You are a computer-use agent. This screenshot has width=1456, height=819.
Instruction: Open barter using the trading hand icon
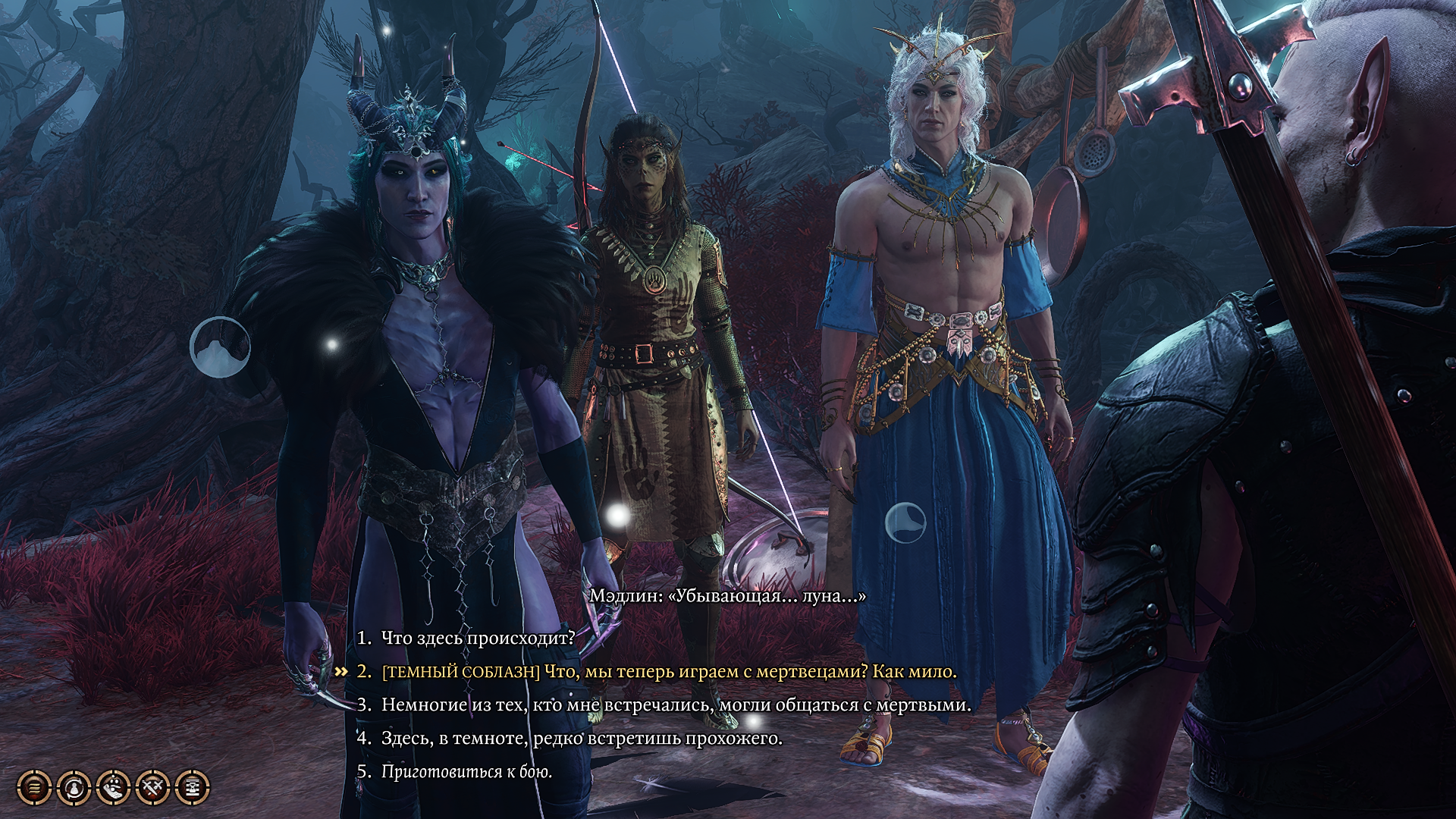(113, 787)
